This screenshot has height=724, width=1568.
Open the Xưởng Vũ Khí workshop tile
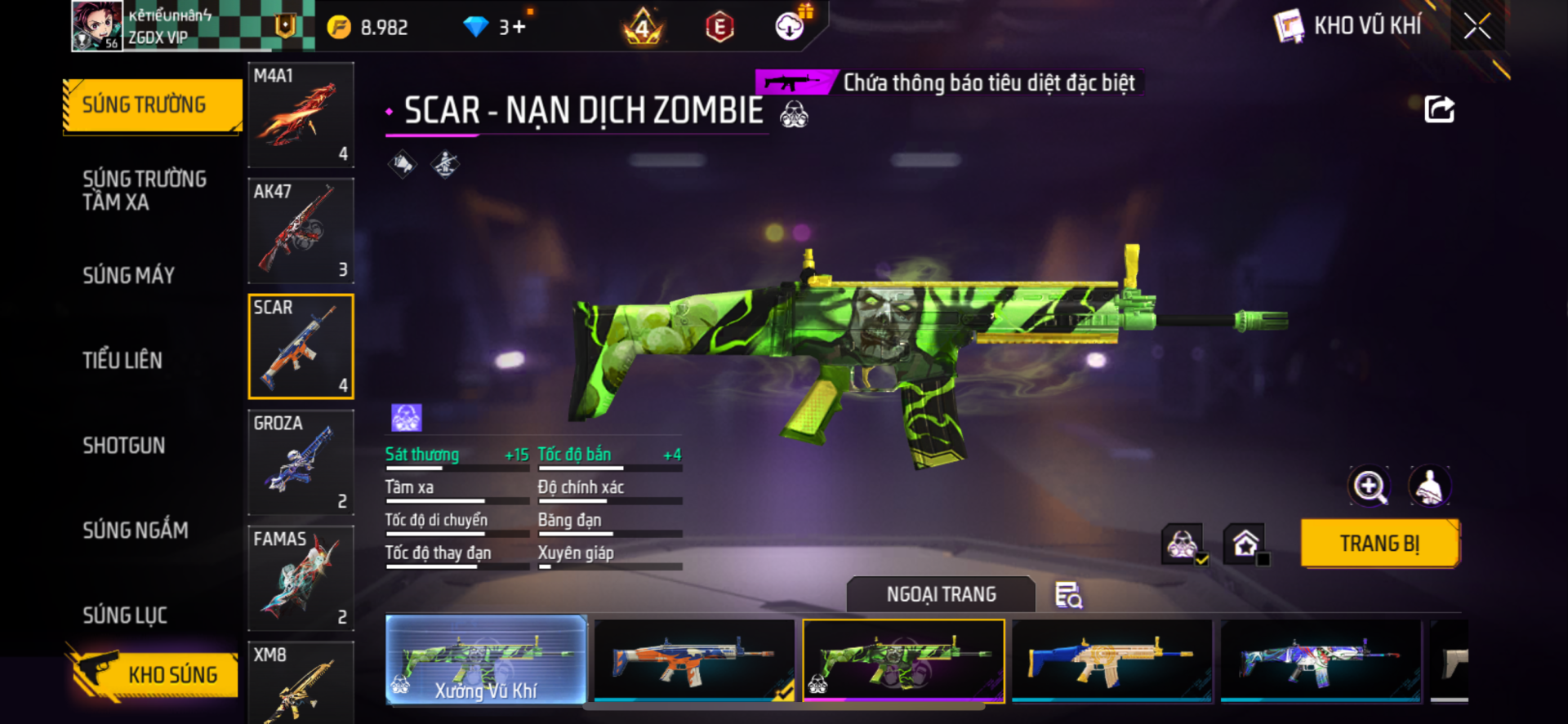[486, 660]
